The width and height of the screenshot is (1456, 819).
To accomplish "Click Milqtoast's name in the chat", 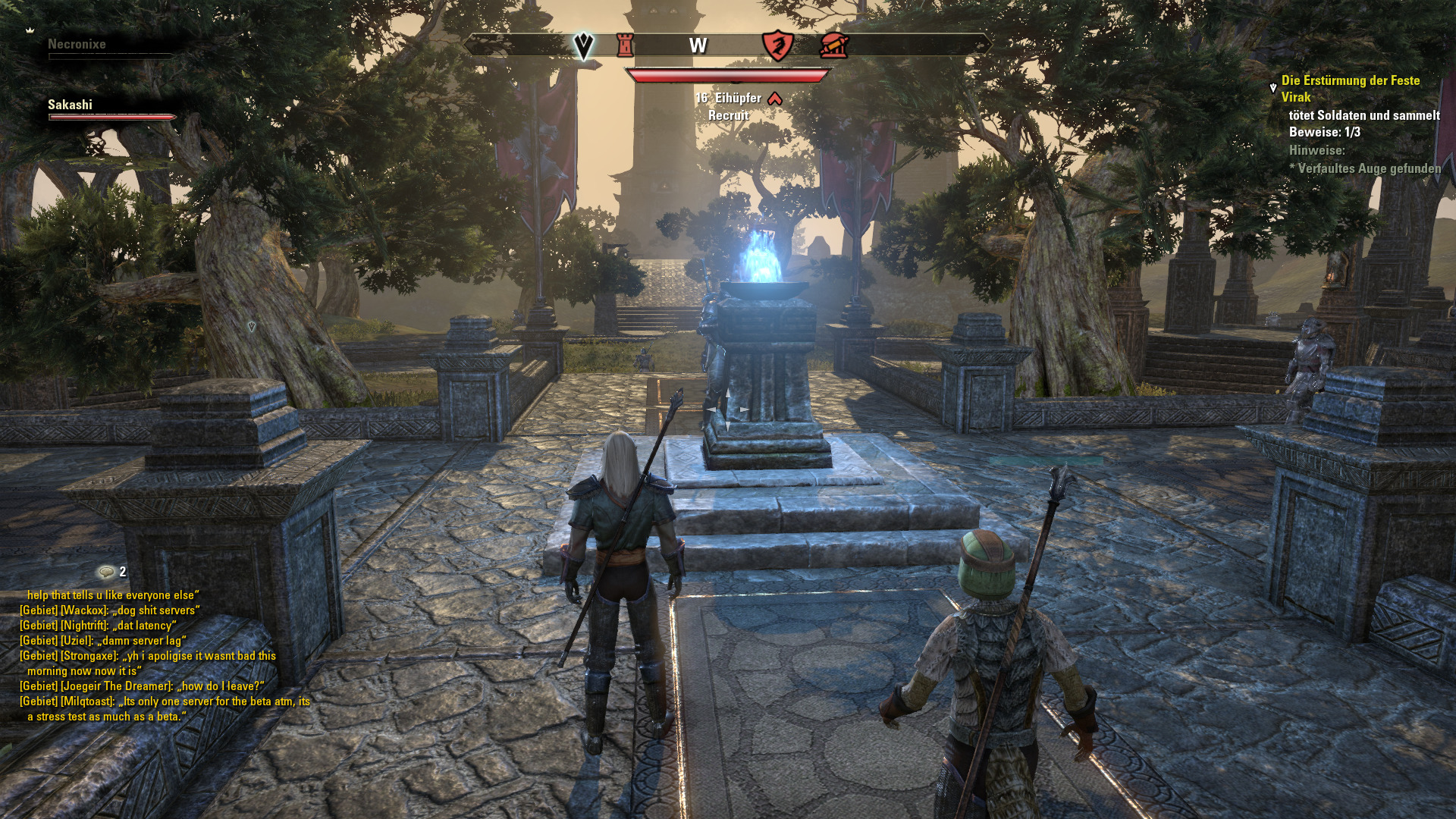I will coord(87,701).
